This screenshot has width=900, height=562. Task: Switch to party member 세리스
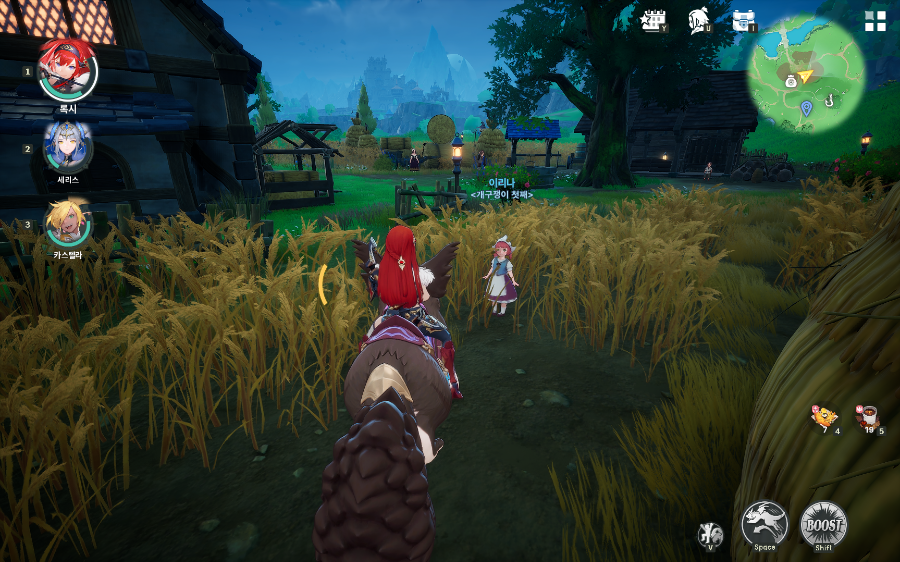pos(68,146)
